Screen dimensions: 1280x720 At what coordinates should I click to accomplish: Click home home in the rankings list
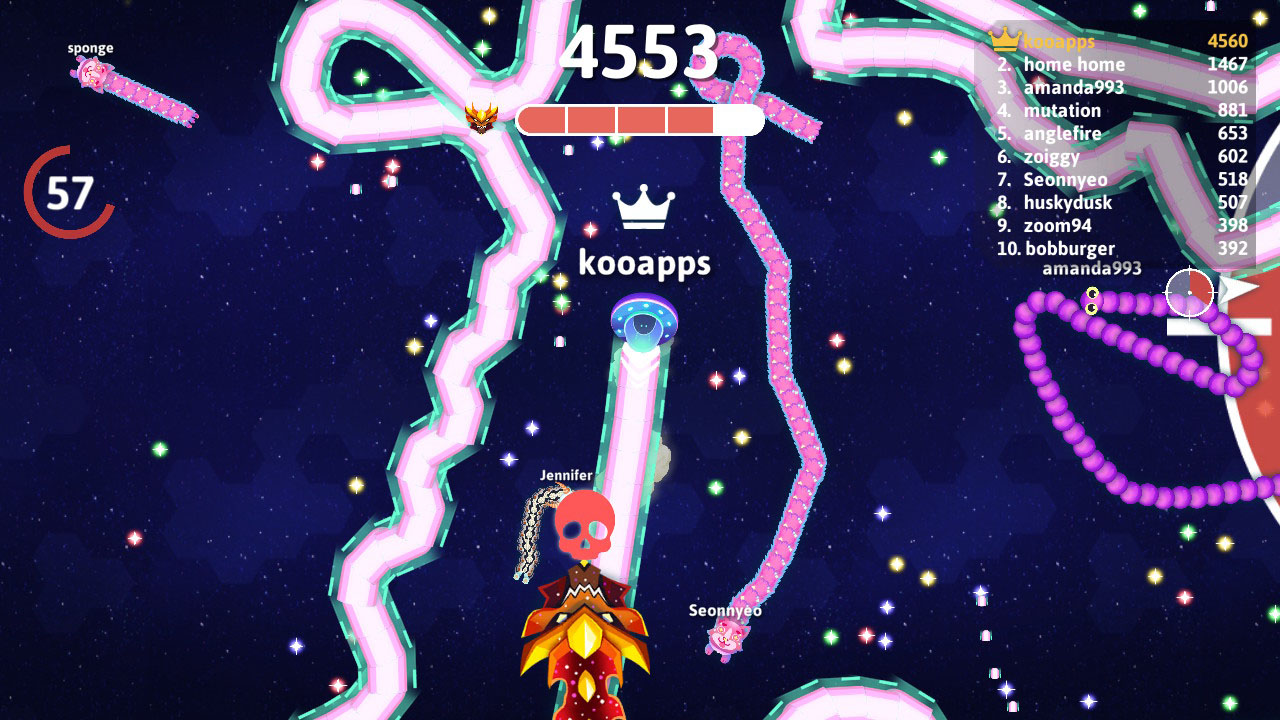point(1073,64)
